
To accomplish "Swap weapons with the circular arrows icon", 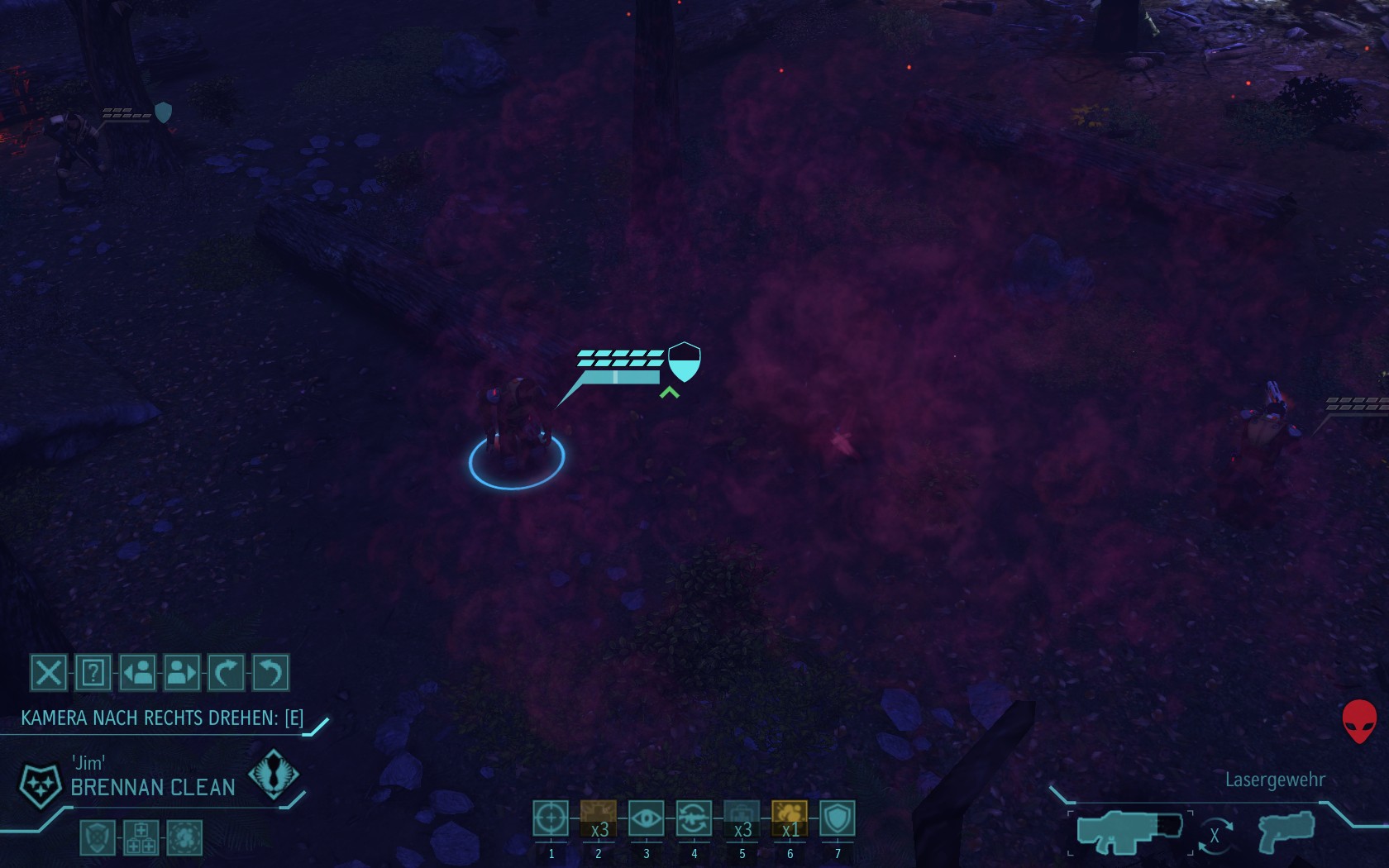I will click(1215, 835).
